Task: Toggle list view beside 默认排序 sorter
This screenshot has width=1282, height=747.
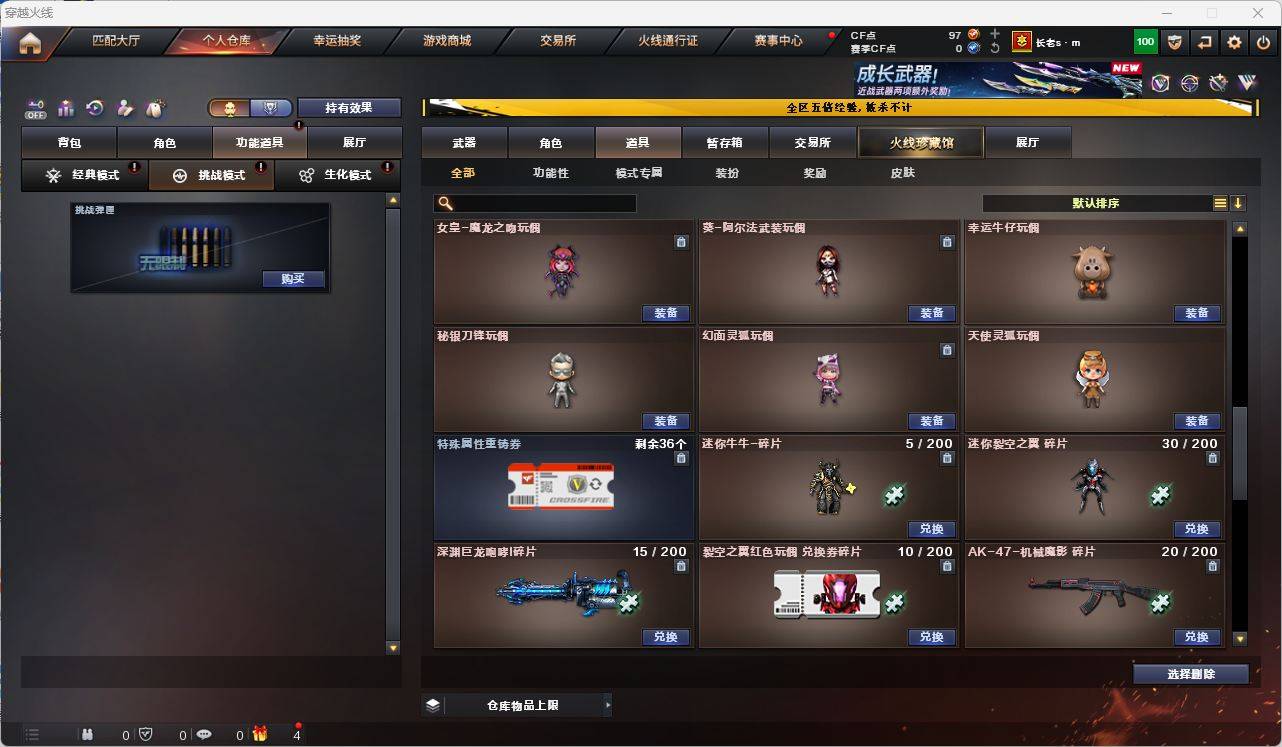Action: click(1220, 202)
